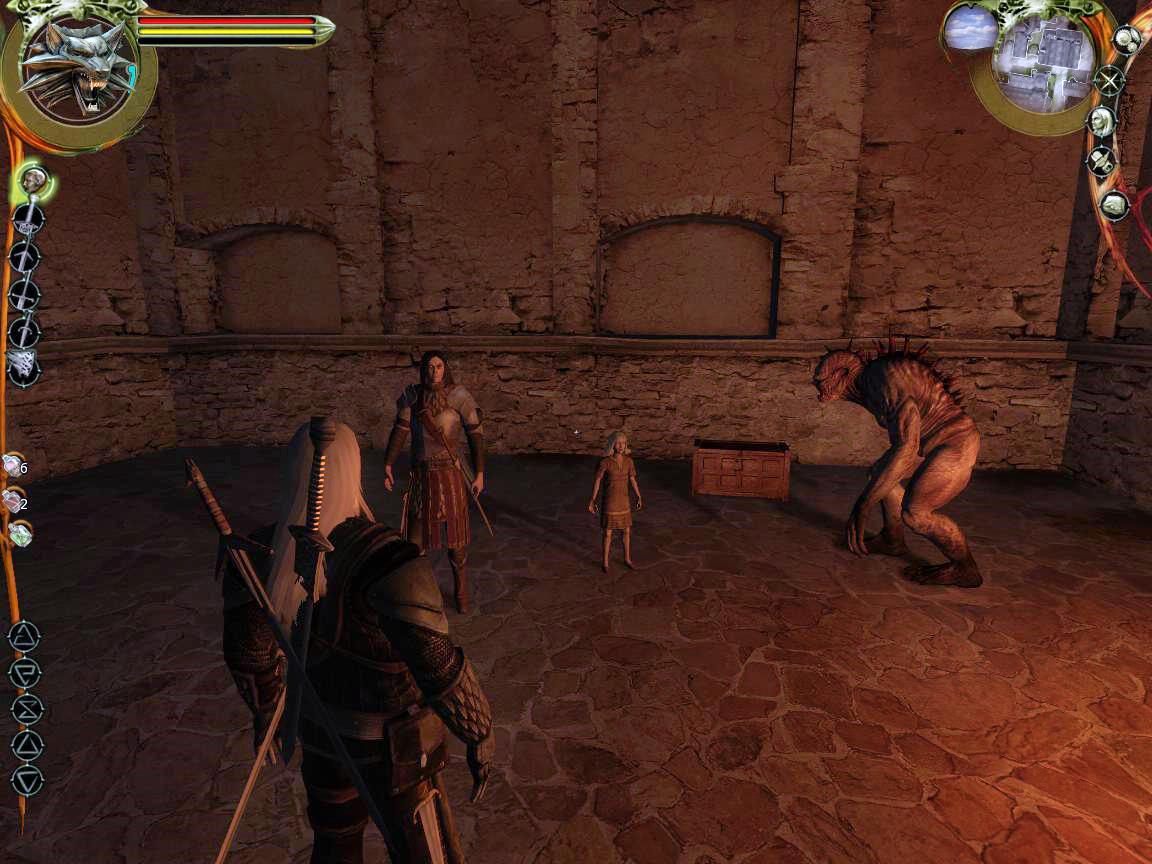The height and width of the screenshot is (864, 1152).
Task: Open the gears options icon
Action: pyautogui.click(x=1126, y=40)
